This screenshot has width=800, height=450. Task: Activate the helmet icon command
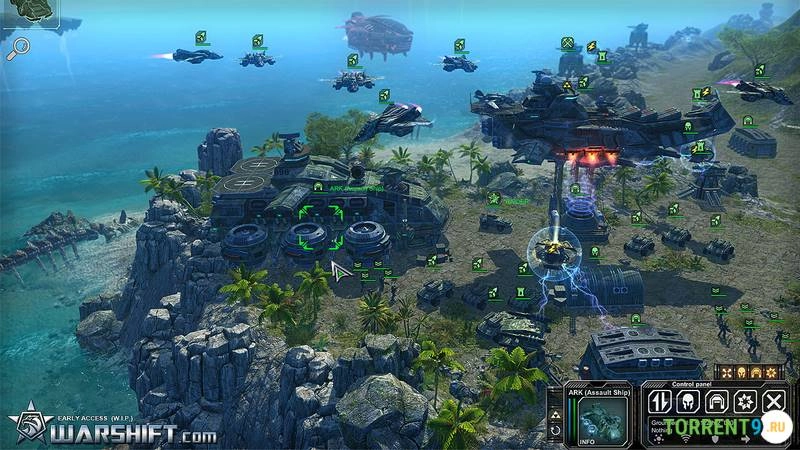[687, 402]
